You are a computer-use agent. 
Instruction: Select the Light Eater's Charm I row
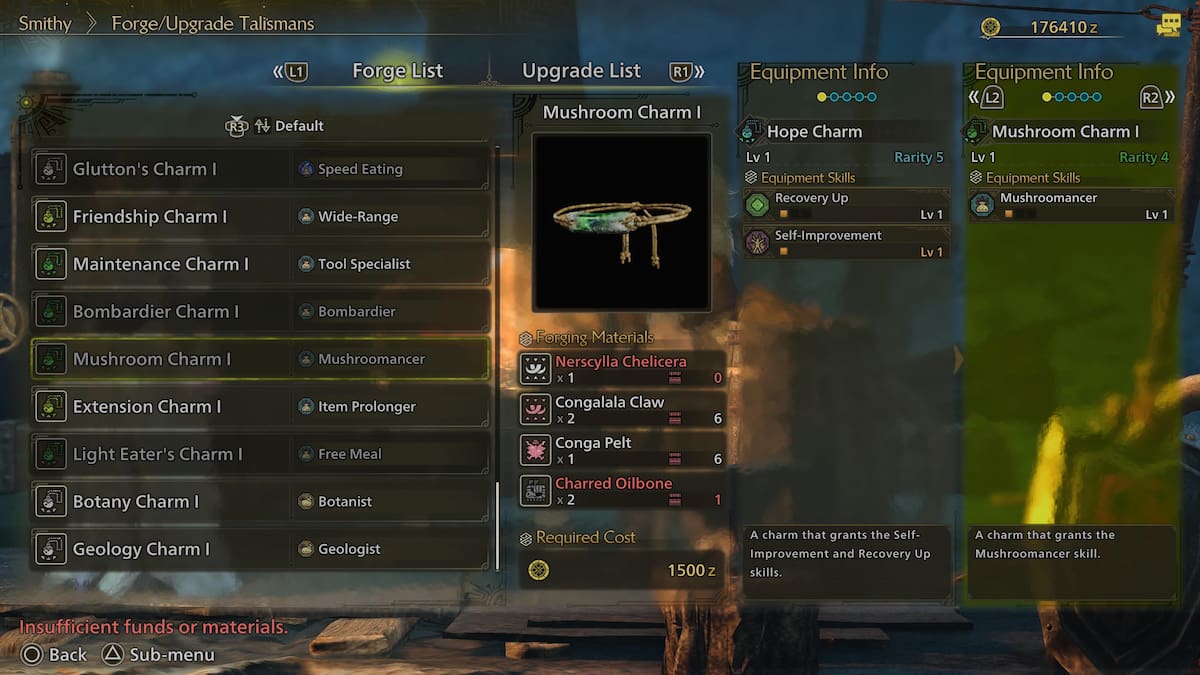pyautogui.click(x=260, y=454)
